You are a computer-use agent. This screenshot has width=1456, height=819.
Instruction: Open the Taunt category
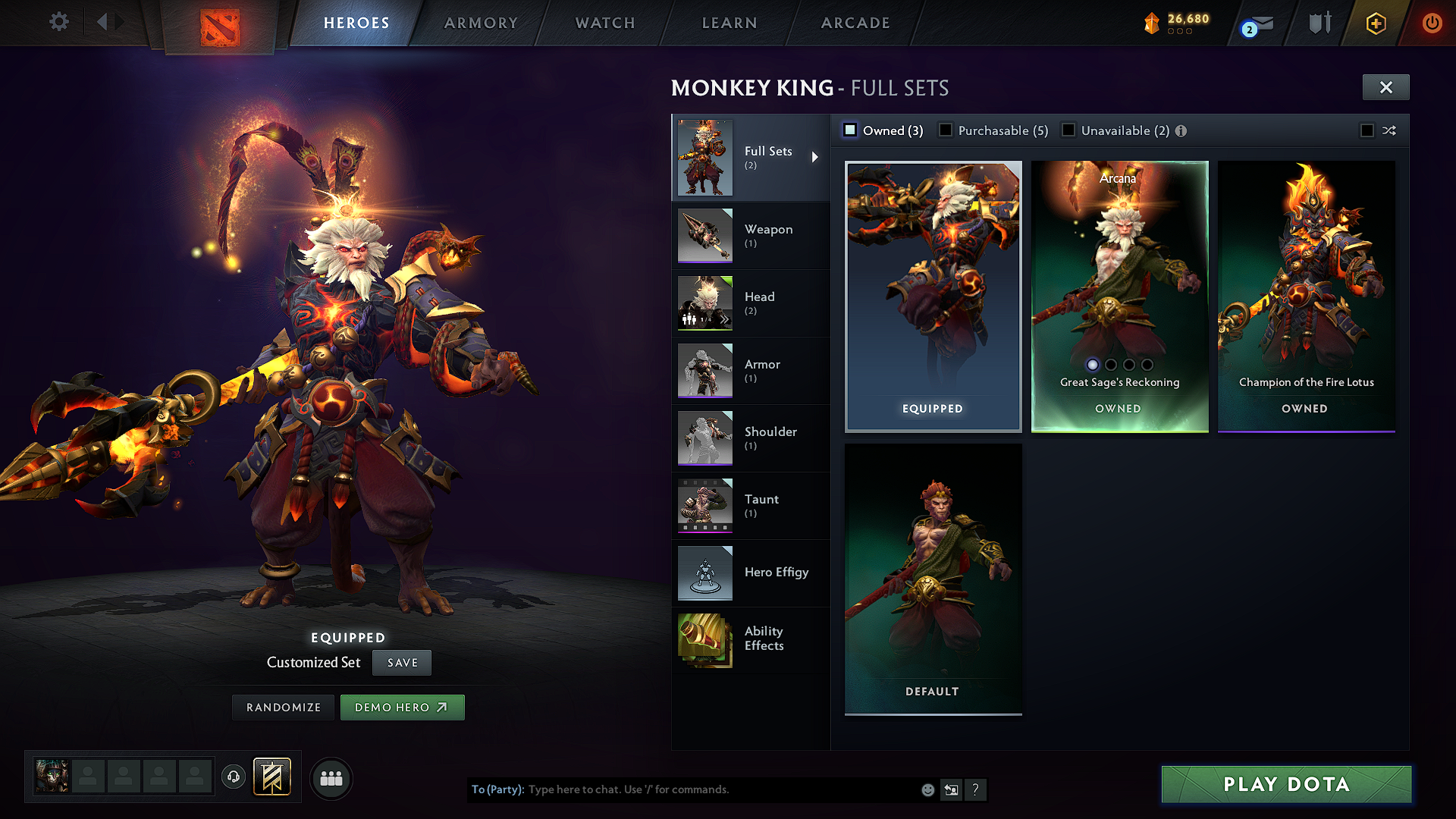[x=750, y=506]
